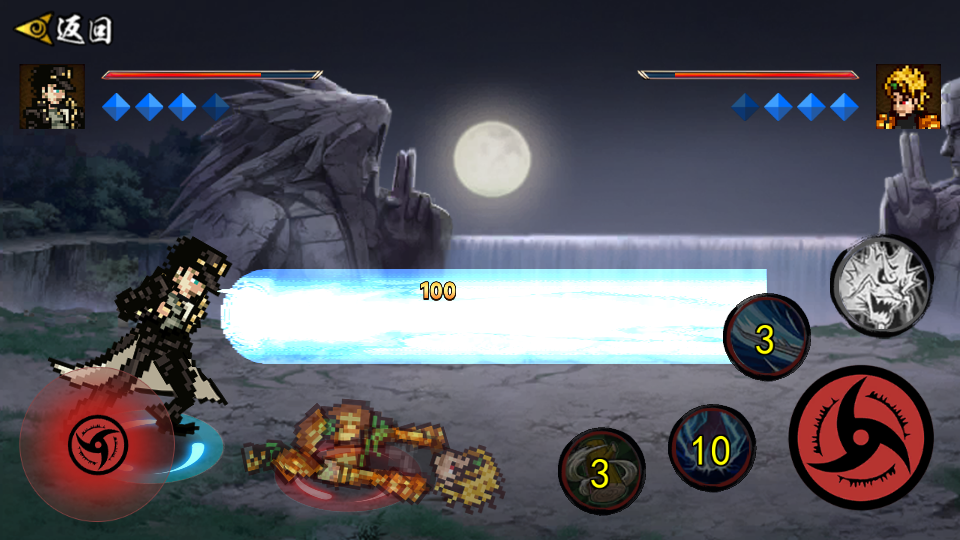Hit the large red Sharingan attack button
The width and height of the screenshot is (960, 540).
click(x=860, y=437)
